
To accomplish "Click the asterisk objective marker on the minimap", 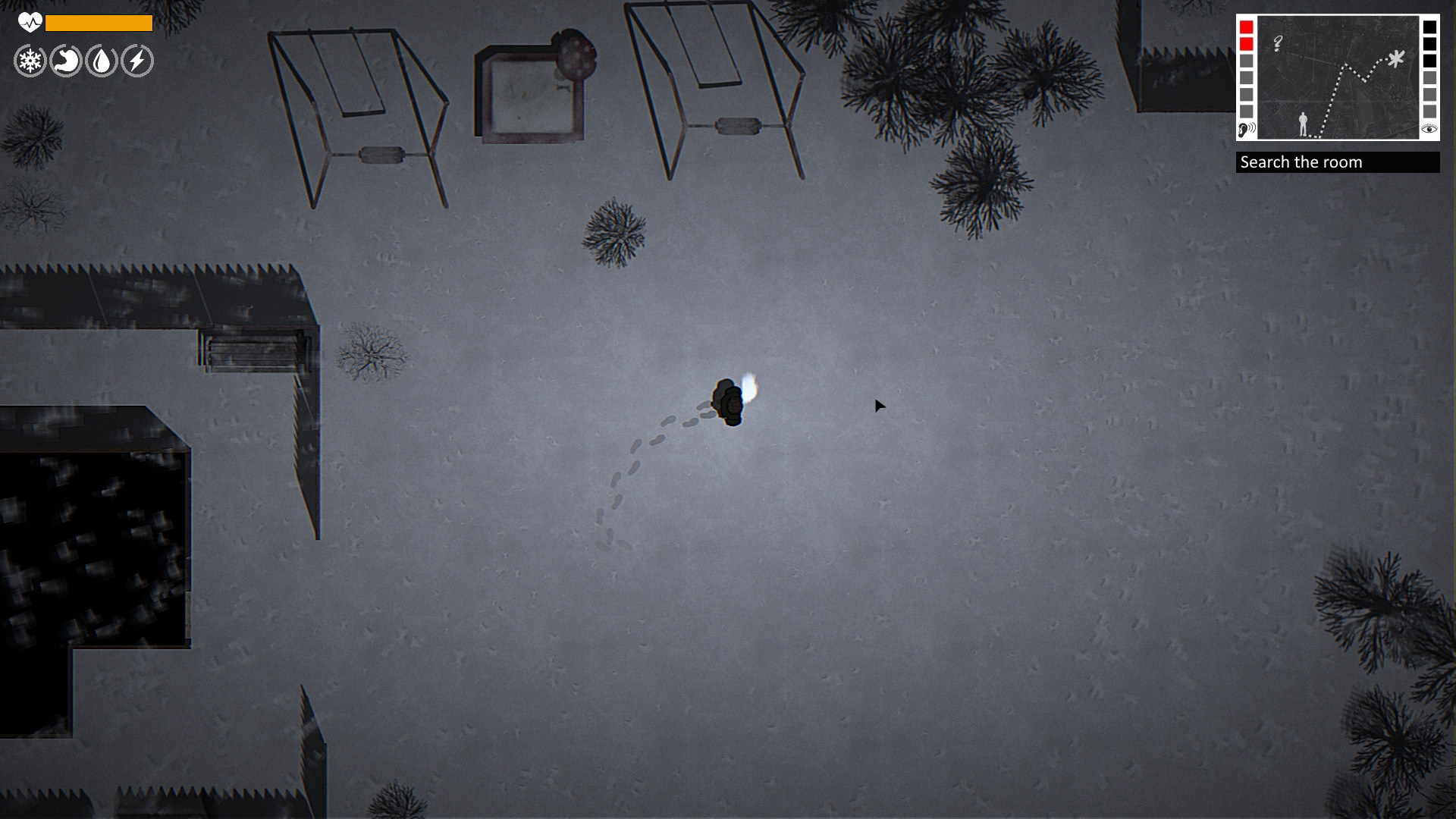I will (1396, 58).
